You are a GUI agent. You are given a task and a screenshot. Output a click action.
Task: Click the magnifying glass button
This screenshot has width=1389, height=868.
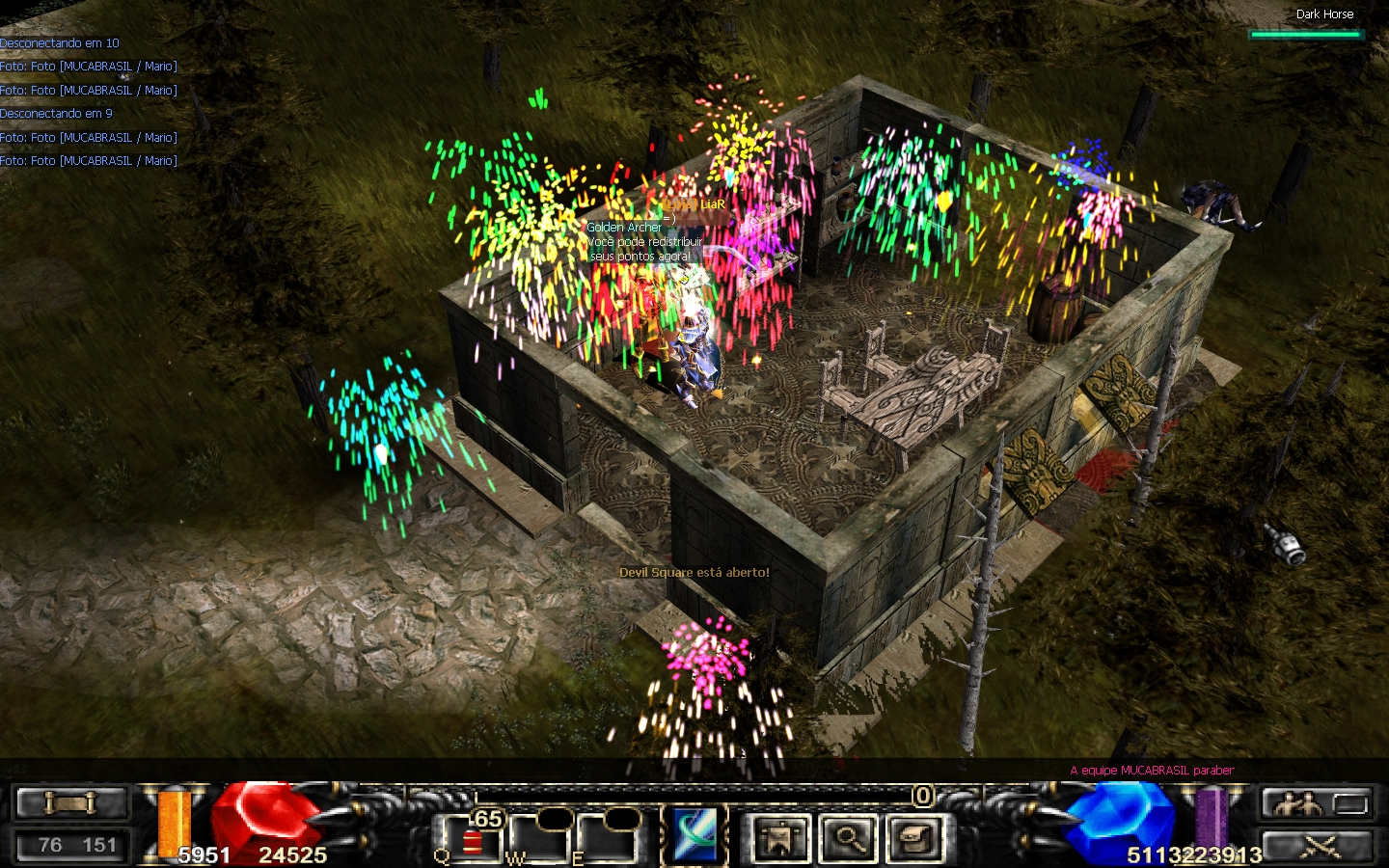point(848,838)
